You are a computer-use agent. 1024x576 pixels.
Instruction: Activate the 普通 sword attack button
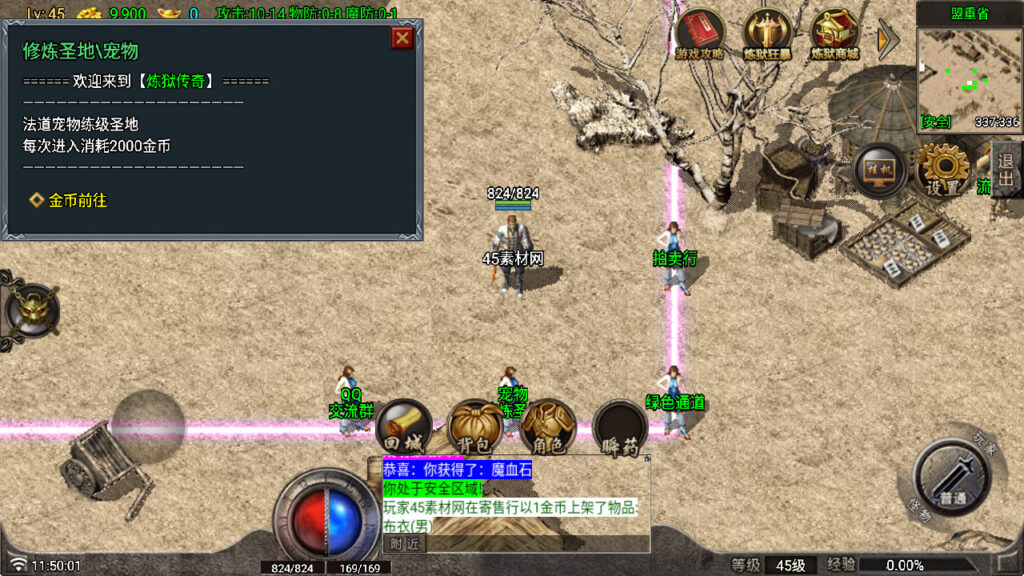(952, 477)
